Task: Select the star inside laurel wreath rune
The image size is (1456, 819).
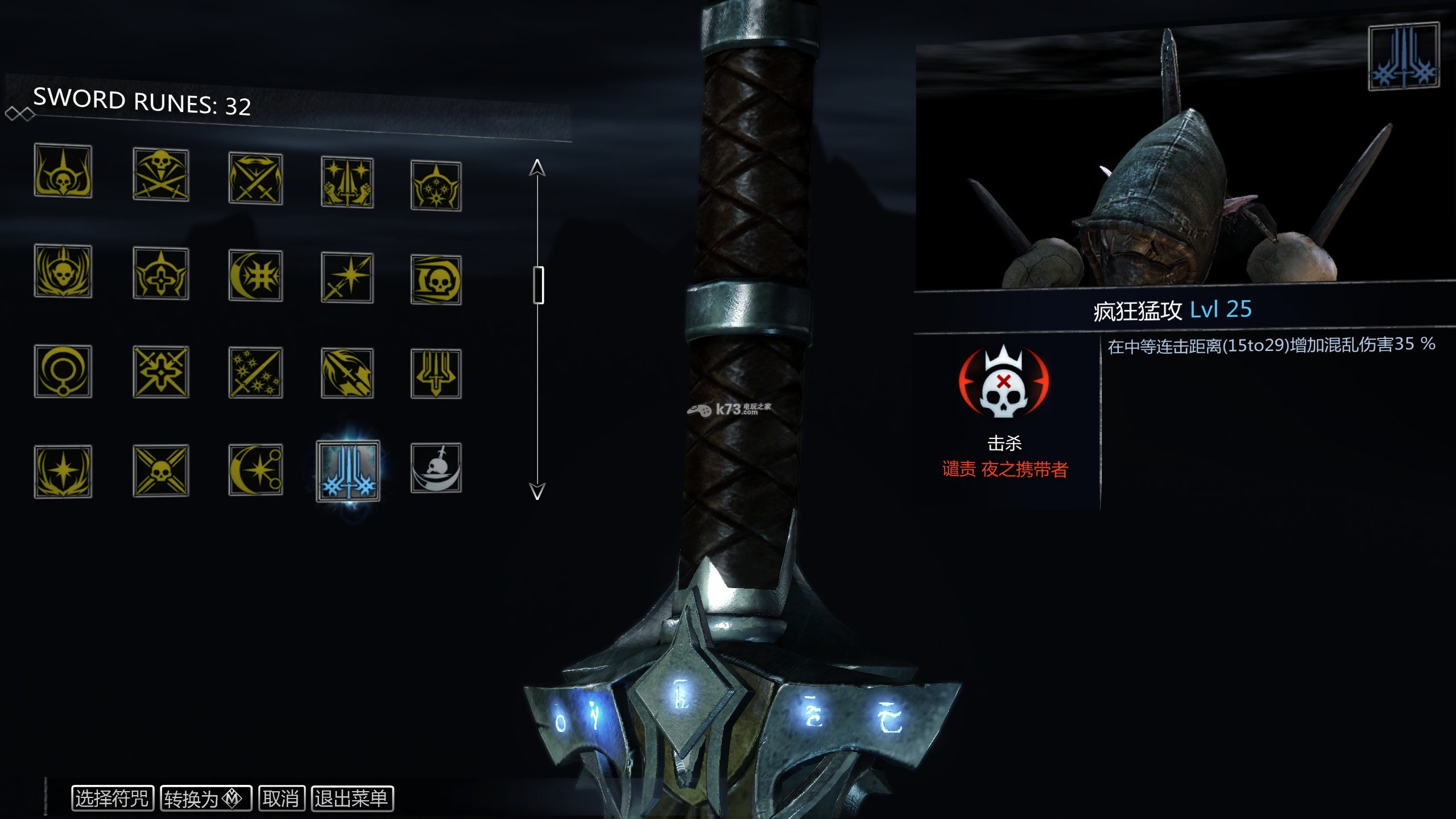Action: [x=63, y=471]
